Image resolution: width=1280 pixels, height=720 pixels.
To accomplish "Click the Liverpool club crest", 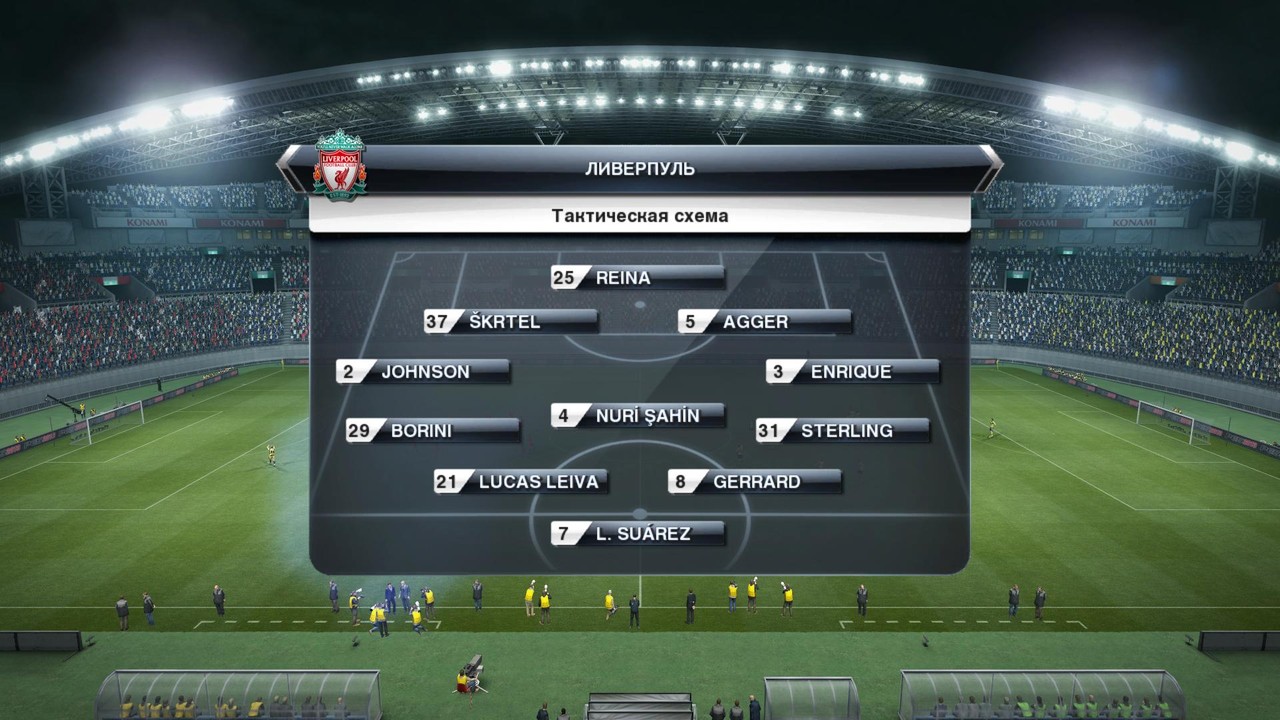I will point(340,166).
